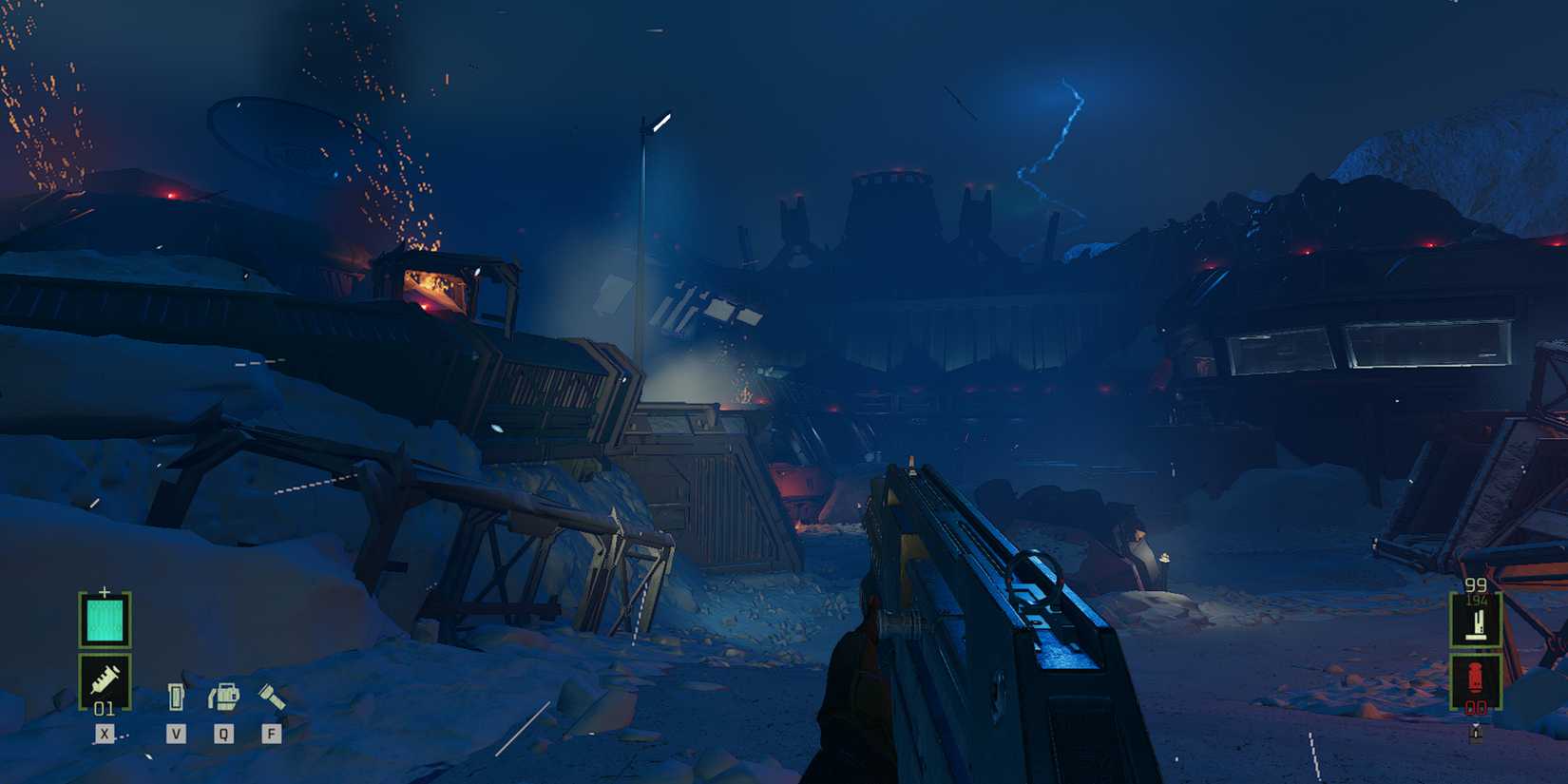
Task: Click the ammo counter reading 99
Action: [x=1476, y=584]
